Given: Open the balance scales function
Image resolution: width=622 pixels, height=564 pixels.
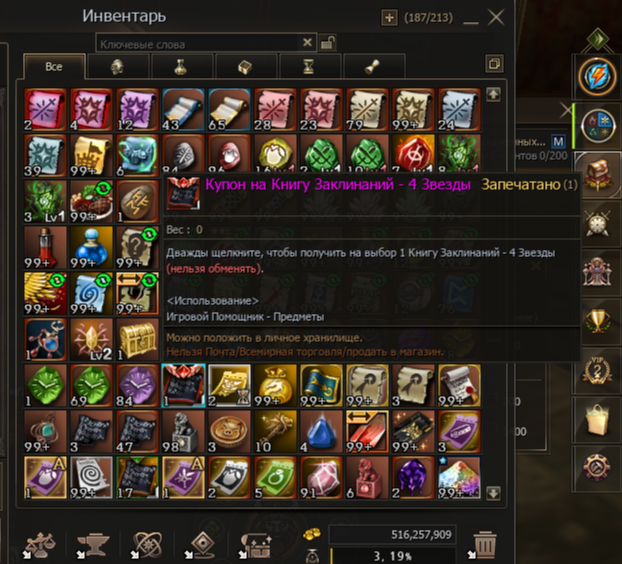Looking at the screenshot, I should tap(38, 544).
